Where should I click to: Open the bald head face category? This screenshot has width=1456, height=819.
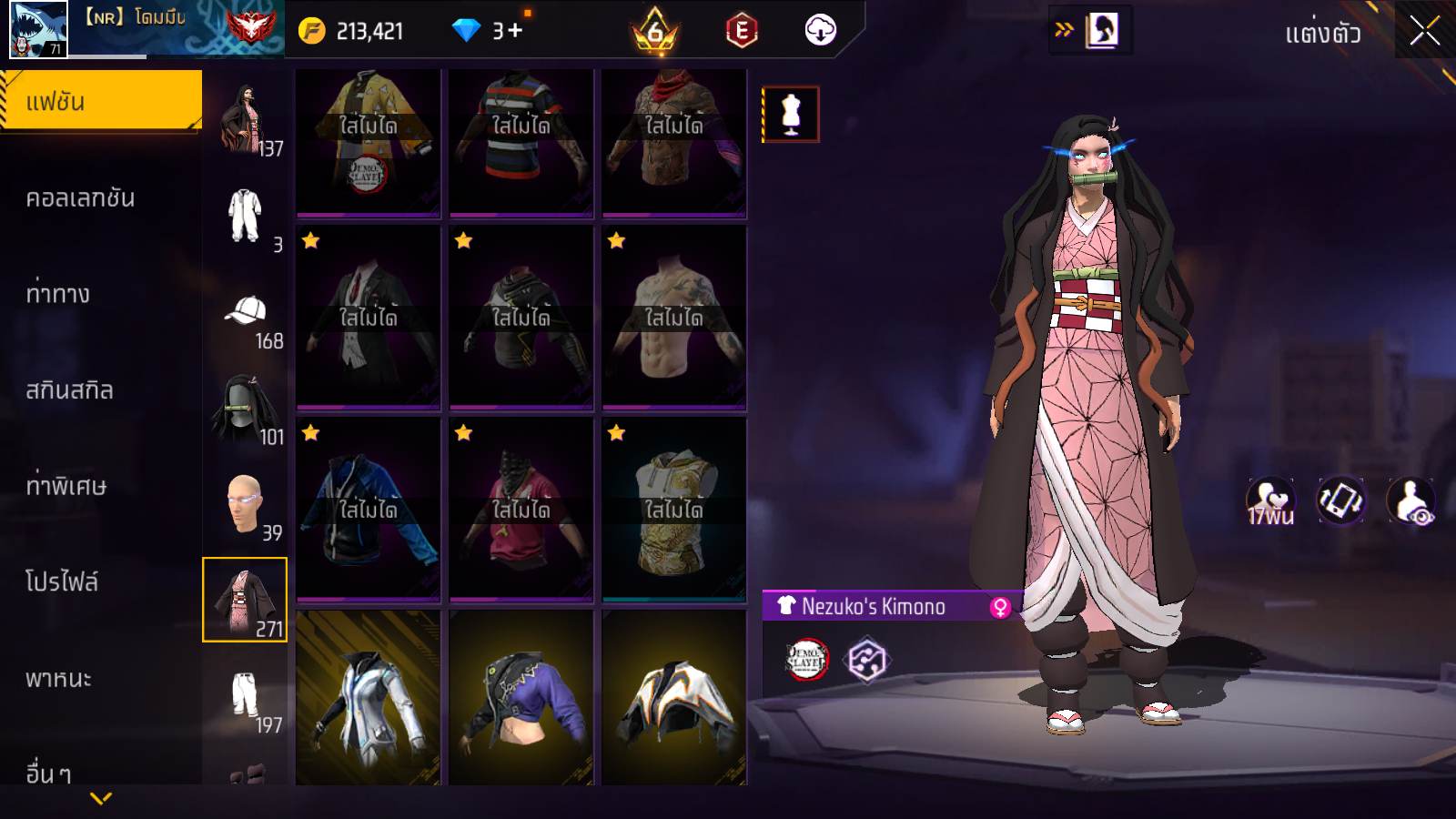(245, 505)
